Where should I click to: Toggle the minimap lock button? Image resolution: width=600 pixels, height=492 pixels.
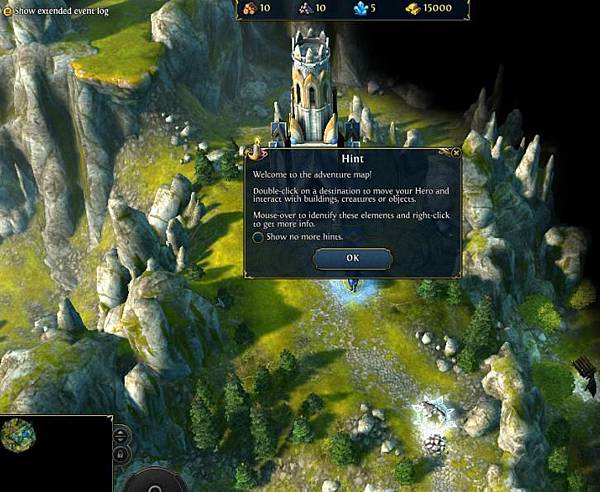(121, 454)
